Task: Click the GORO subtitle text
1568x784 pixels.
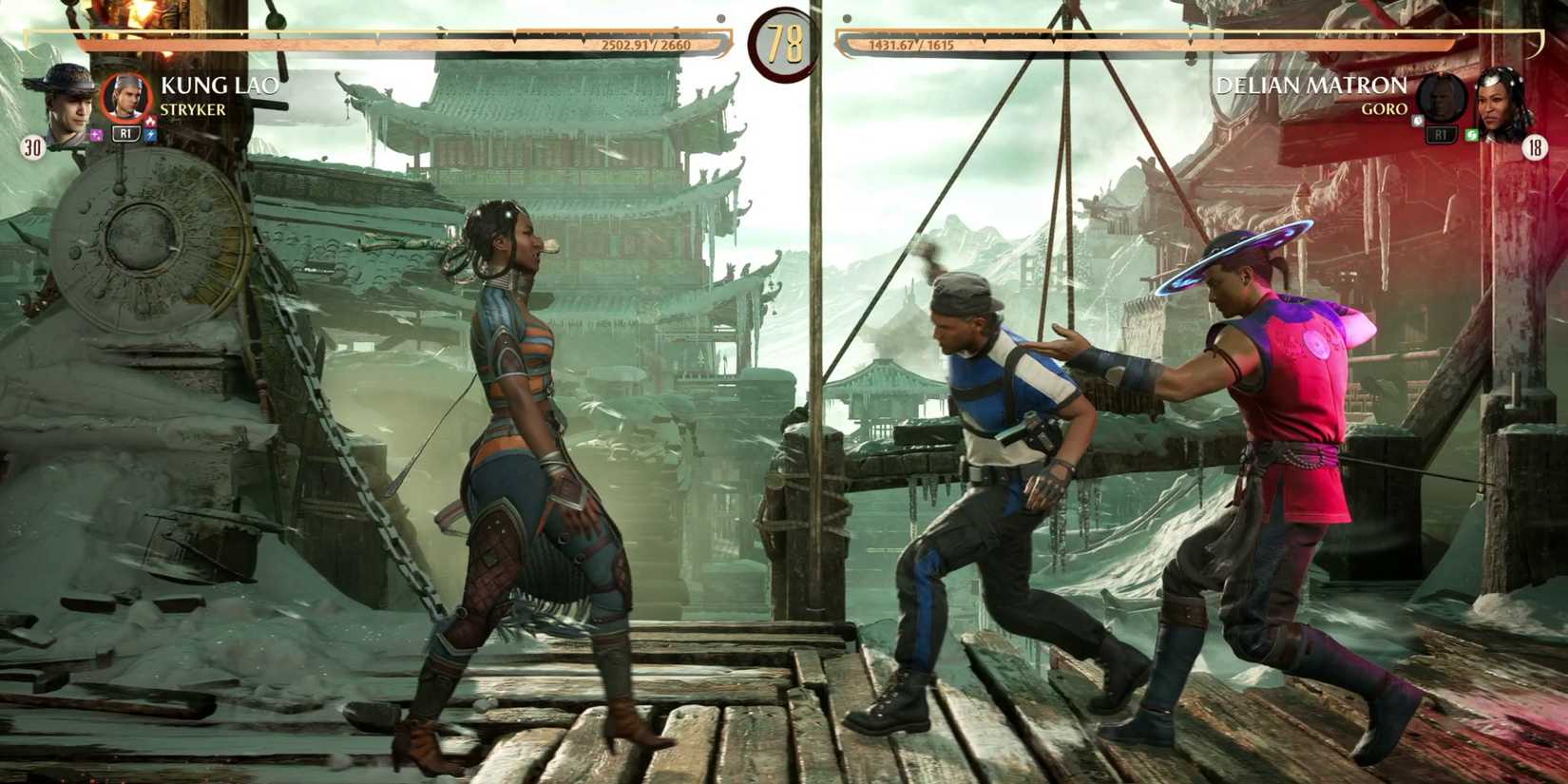Action: coord(1387,109)
